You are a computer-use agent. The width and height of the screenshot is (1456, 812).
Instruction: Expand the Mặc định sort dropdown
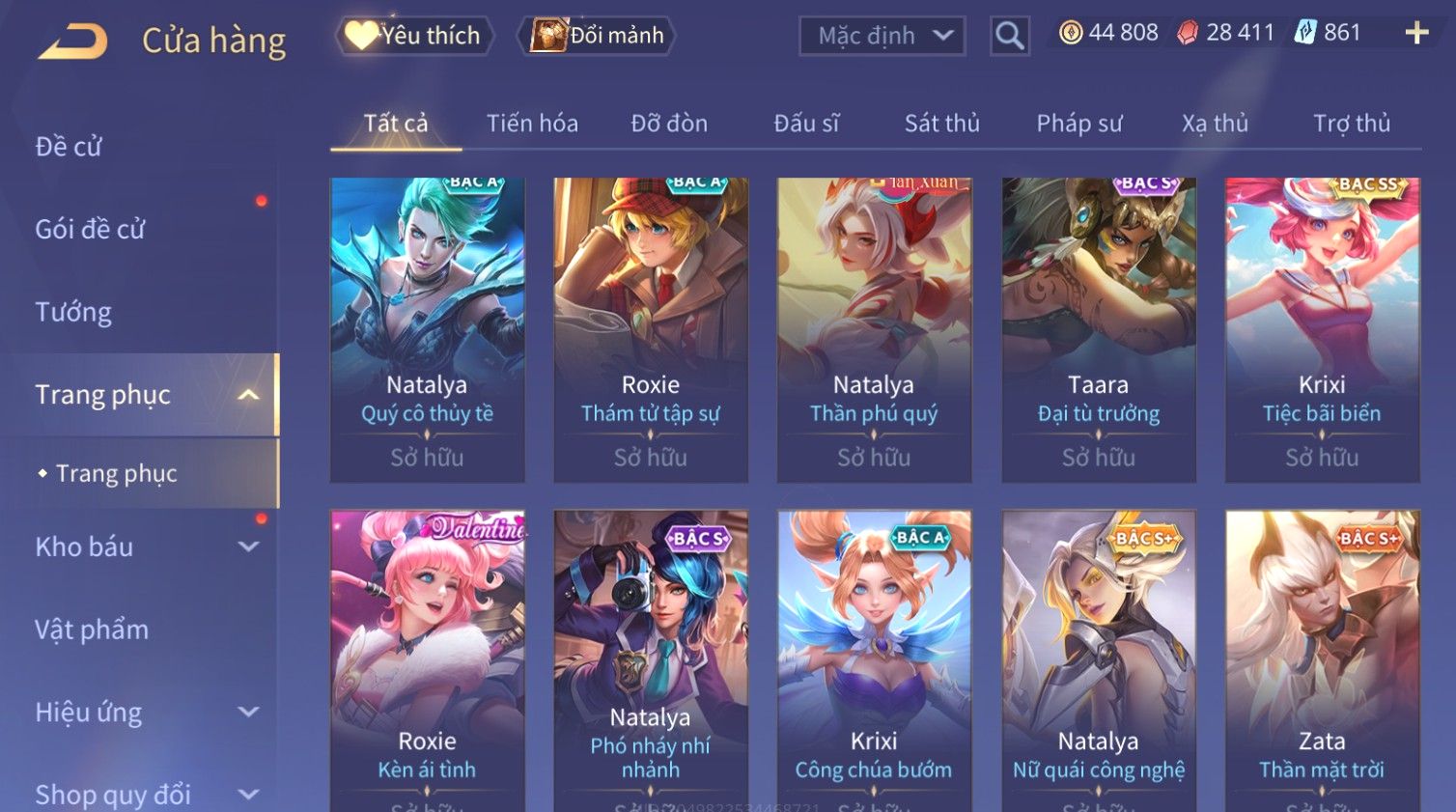point(882,36)
